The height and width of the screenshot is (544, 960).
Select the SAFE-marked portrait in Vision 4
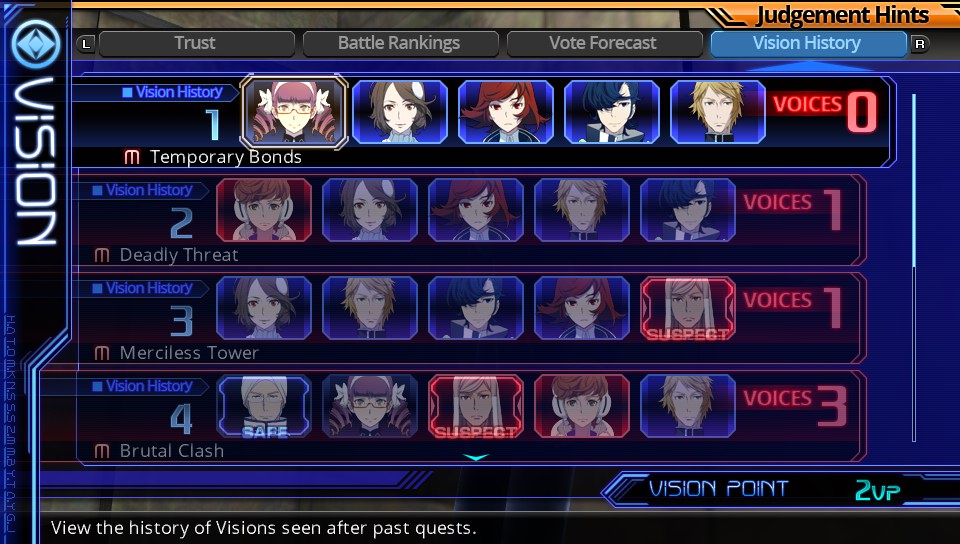[x=264, y=407]
